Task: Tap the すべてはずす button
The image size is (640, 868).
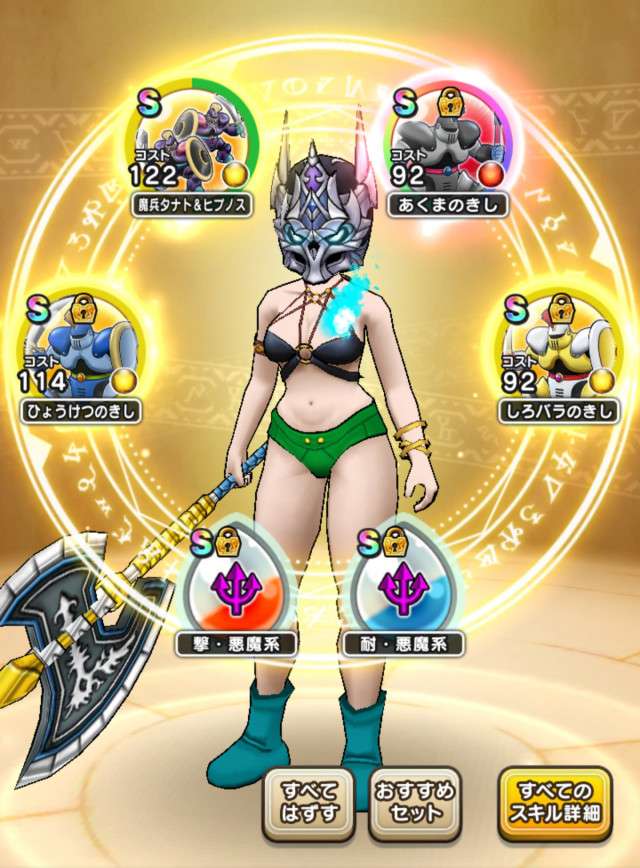Action: pyautogui.click(x=309, y=801)
